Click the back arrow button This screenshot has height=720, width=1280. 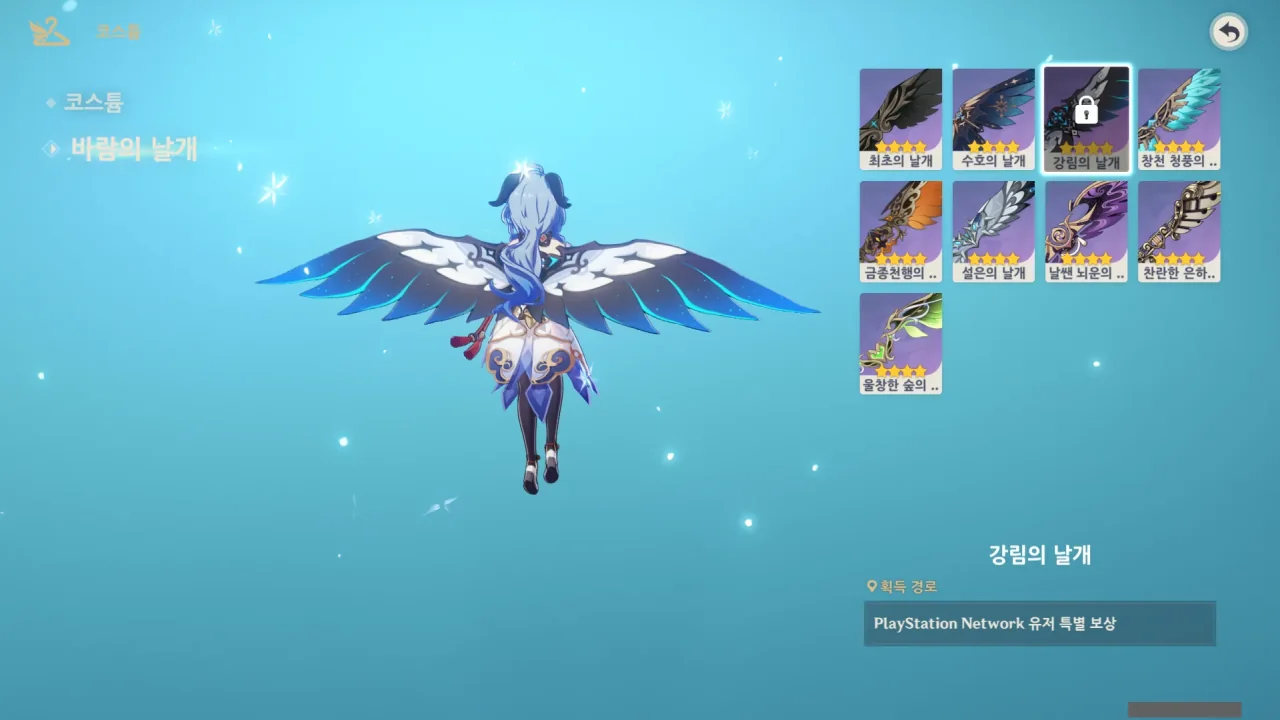coord(1229,33)
